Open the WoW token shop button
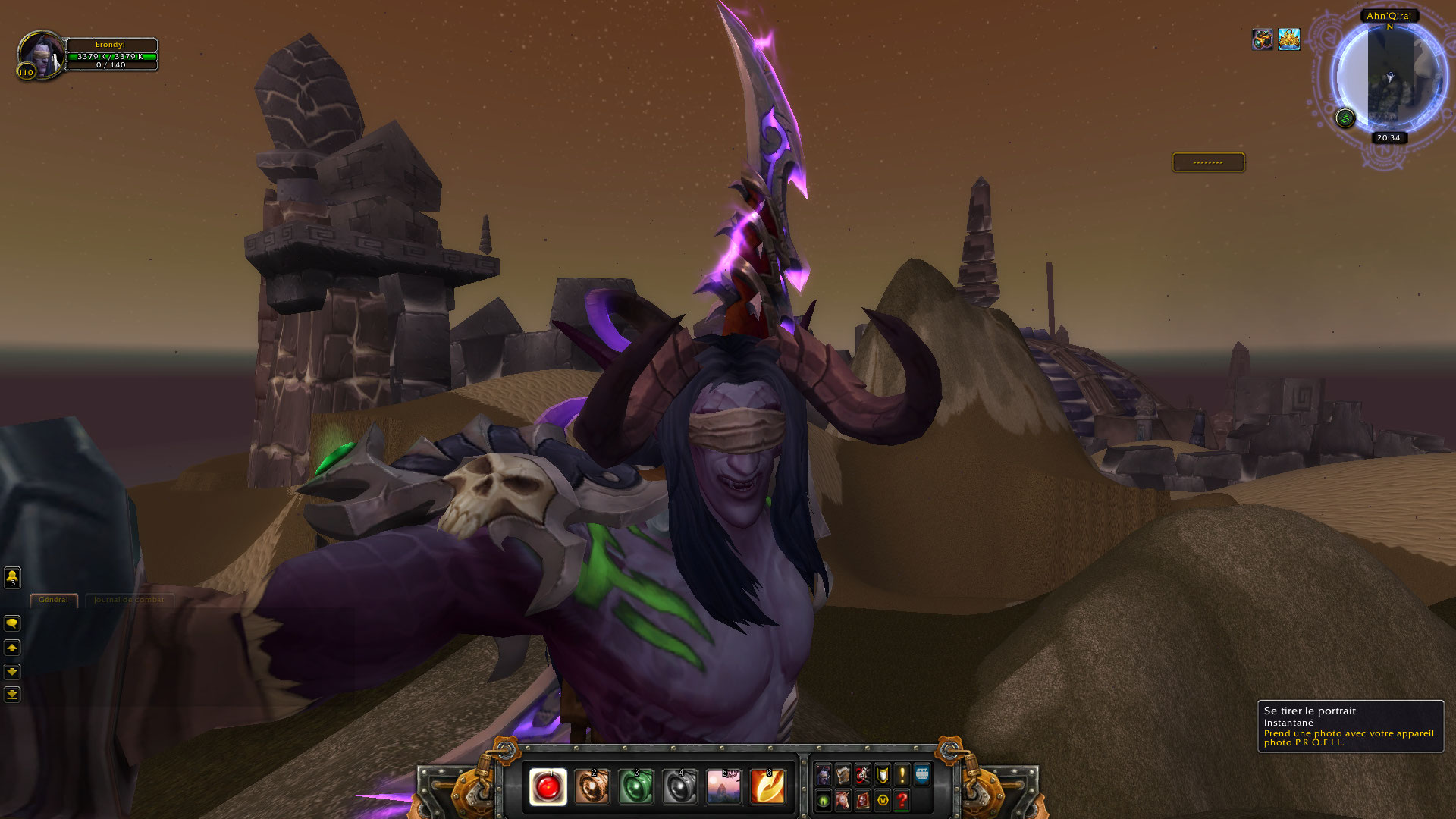Screen dimensions: 1456x819 (x=883, y=800)
